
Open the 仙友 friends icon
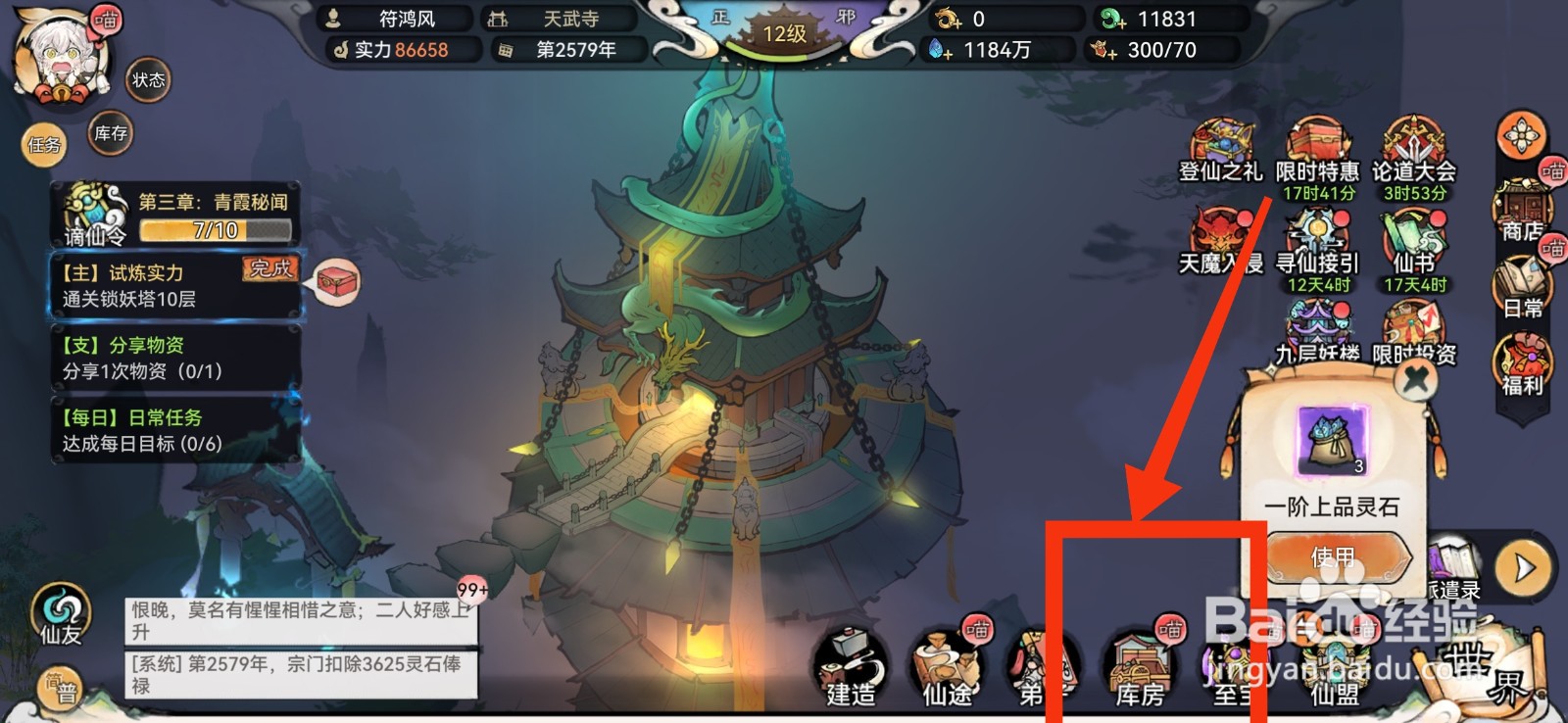[61, 609]
